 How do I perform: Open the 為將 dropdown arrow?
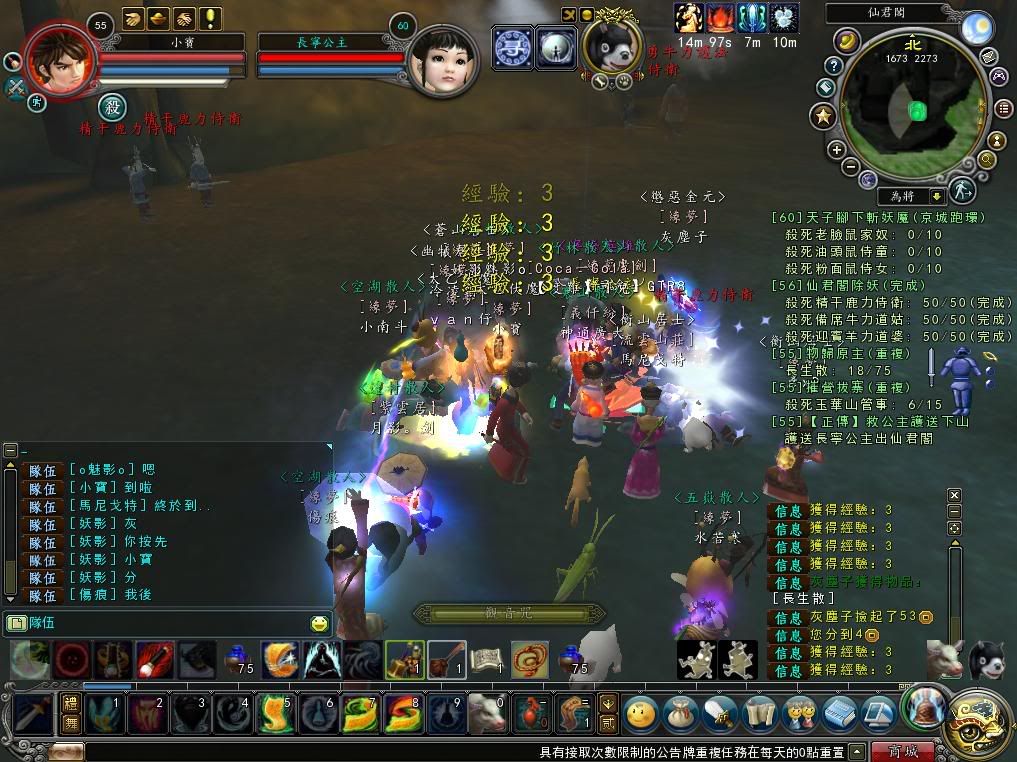point(937,197)
